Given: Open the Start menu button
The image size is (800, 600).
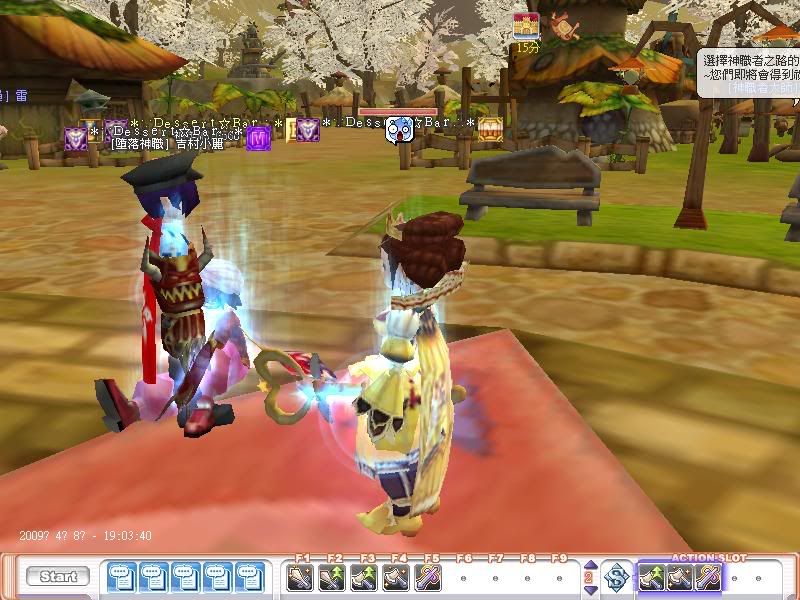Looking at the screenshot, I should [x=58, y=577].
